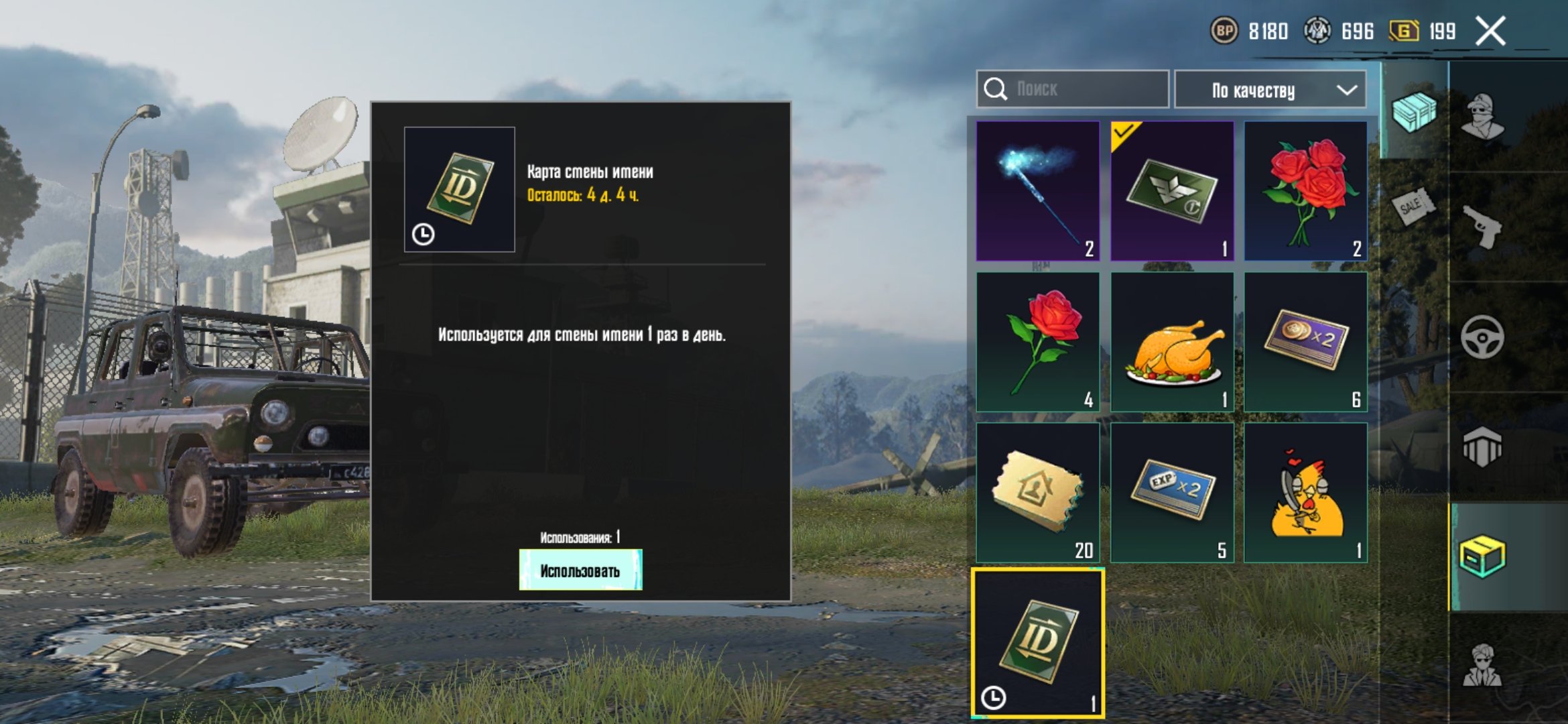Pick the roast chicken item

(x=1172, y=342)
